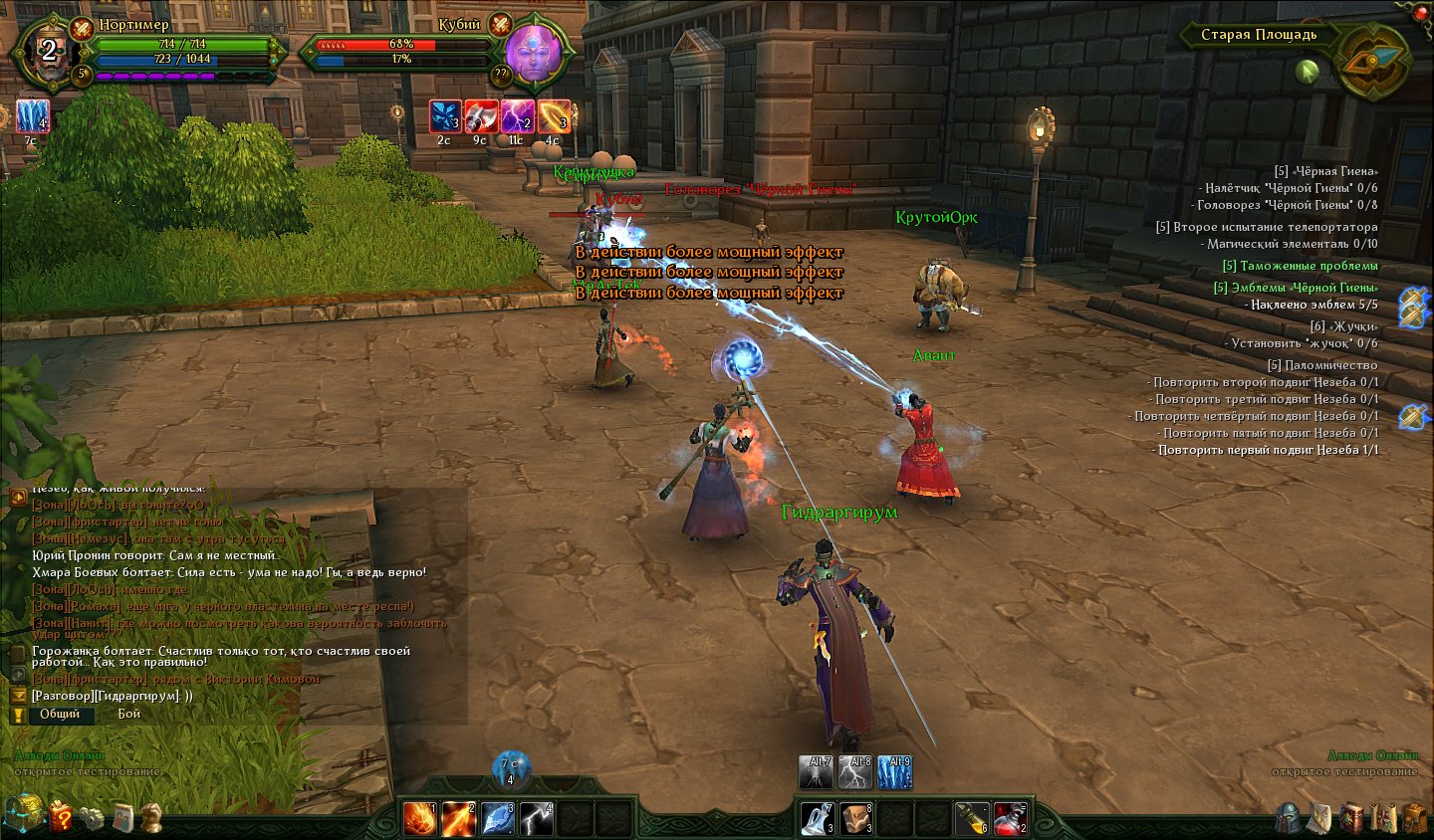Trigger the lightning bolt skill in slot 4

536,818
